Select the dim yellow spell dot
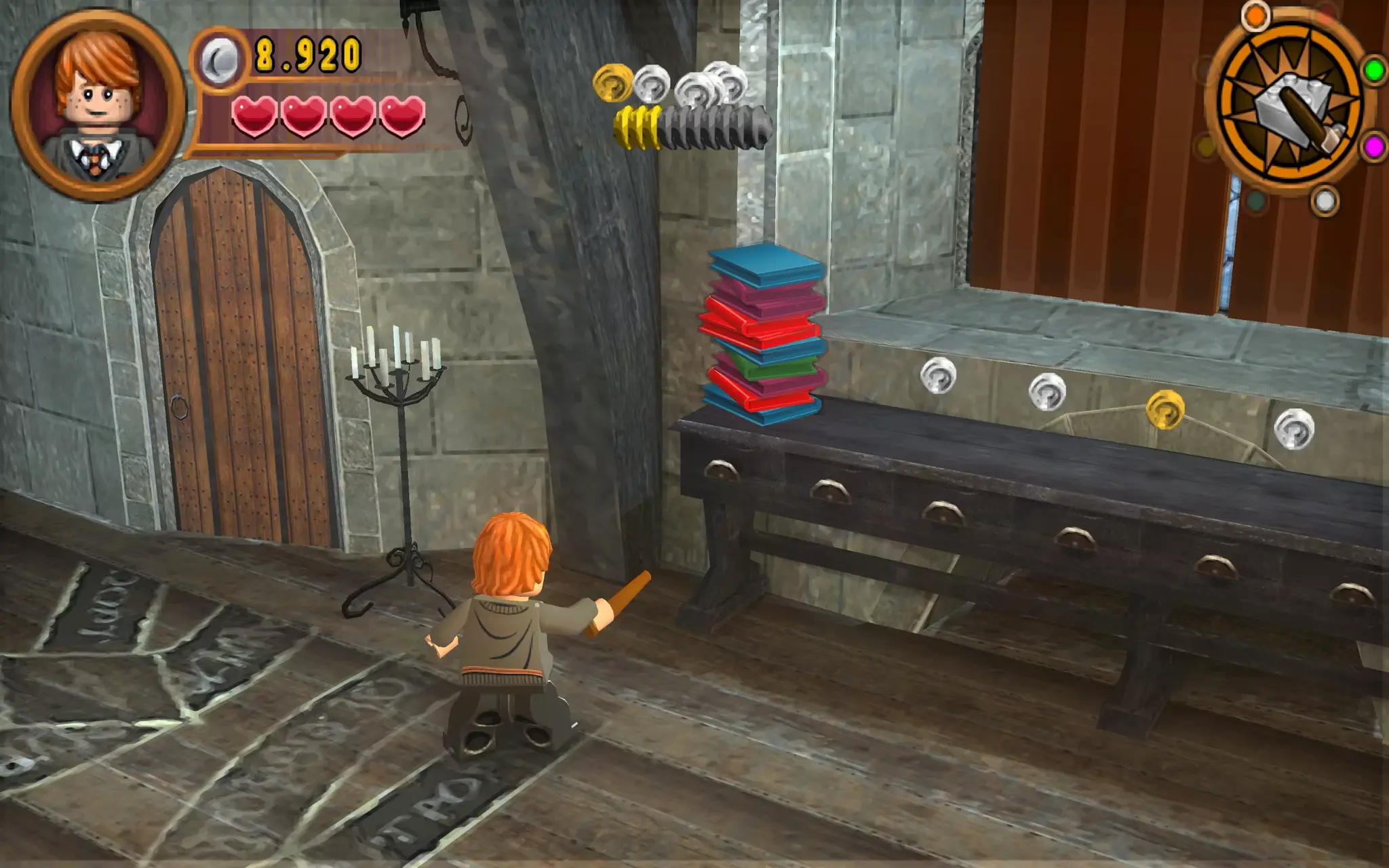This screenshot has width=1389, height=868. 1206,146
